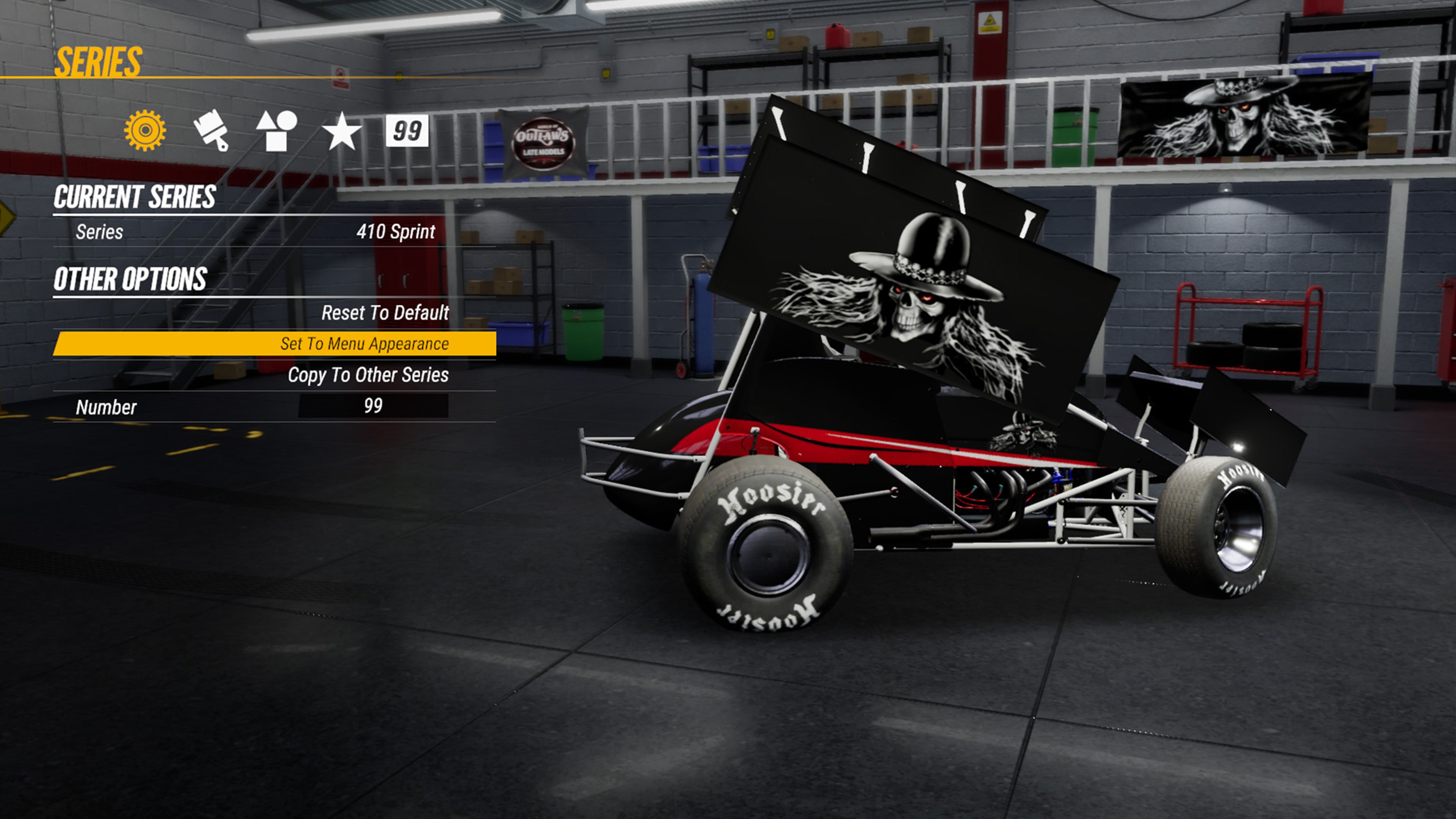Edit the car Number 99 field
This screenshot has width=1456, height=819.
tap(373, 406)
